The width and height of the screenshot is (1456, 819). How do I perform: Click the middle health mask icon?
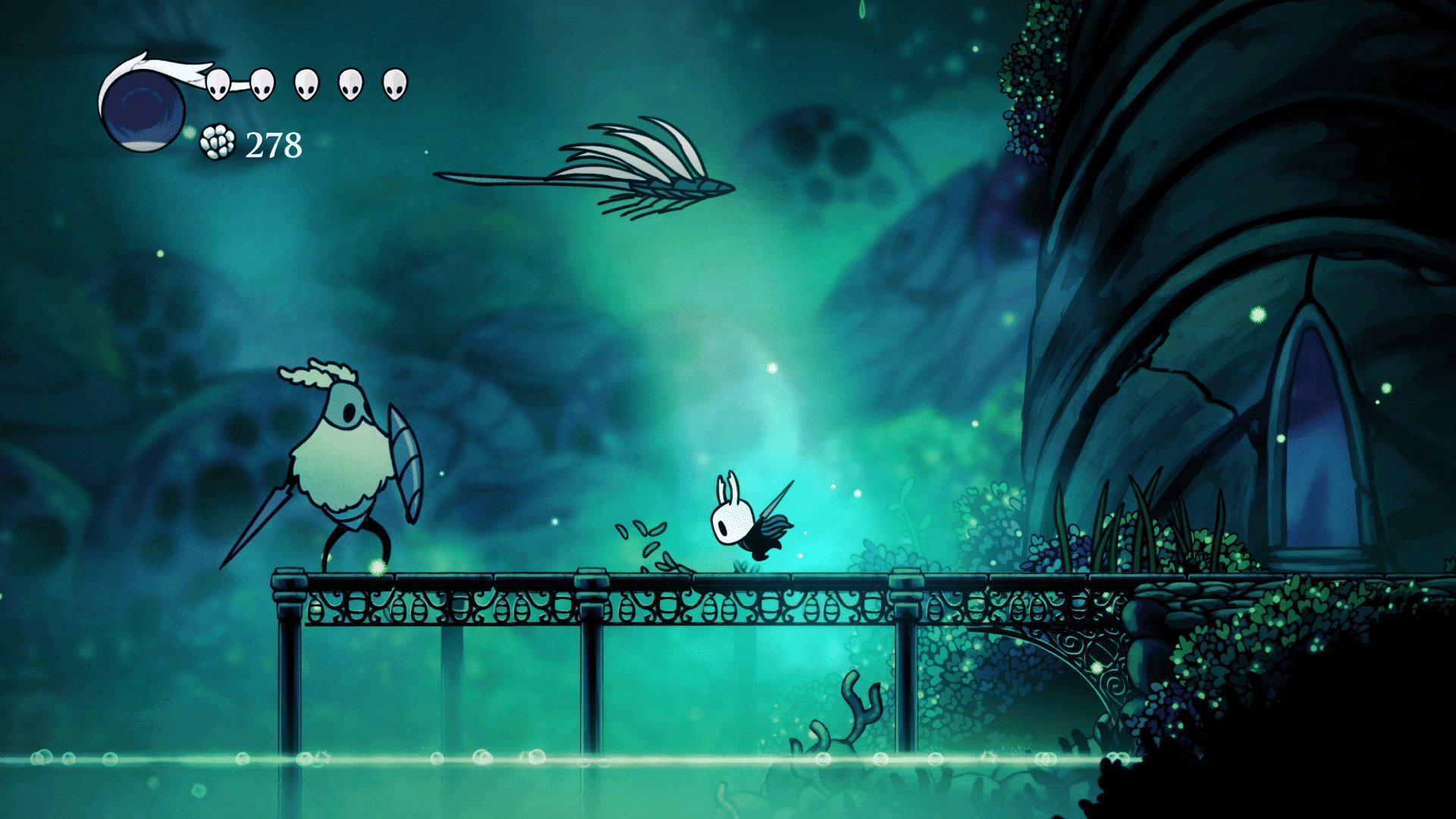[306, 83]
